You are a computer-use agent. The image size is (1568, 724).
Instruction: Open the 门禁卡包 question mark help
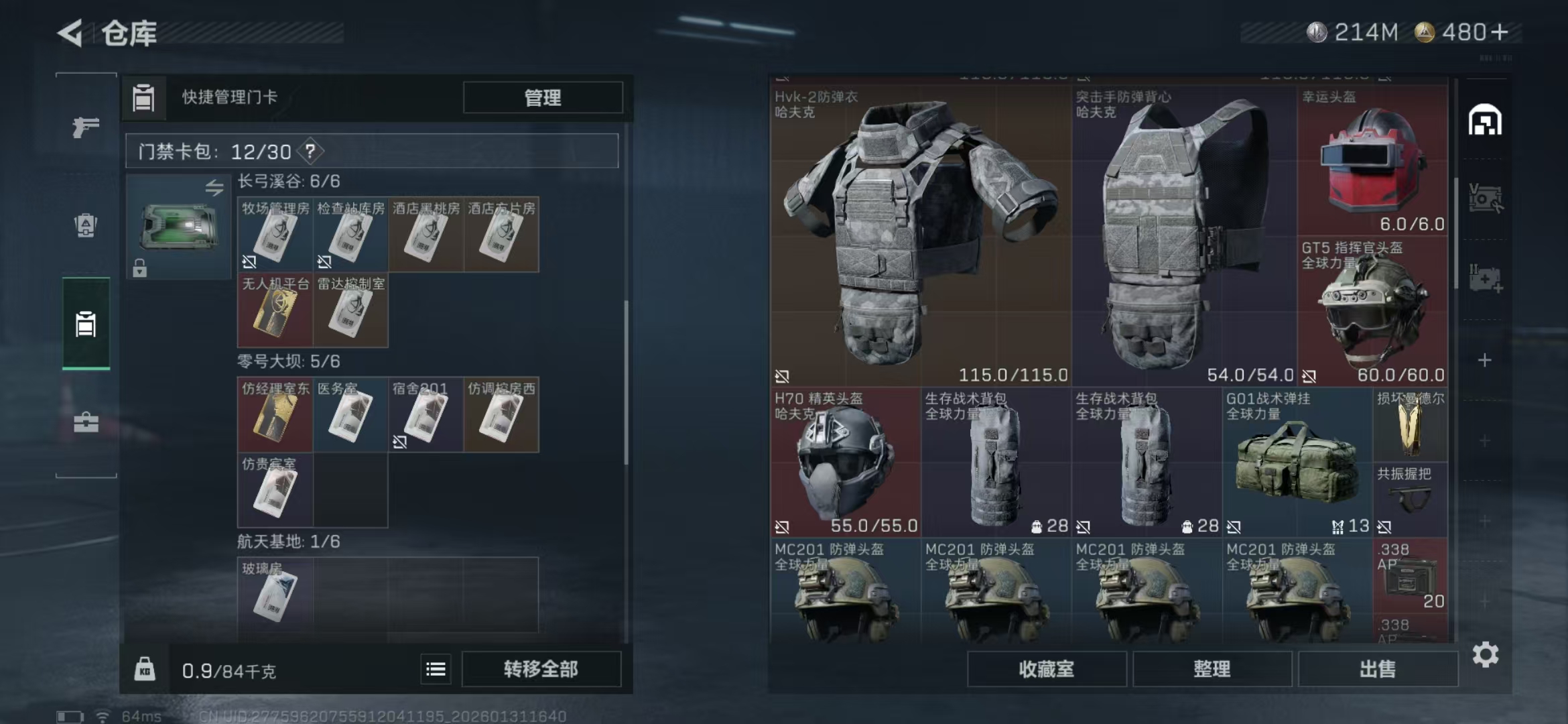point(310,152)
